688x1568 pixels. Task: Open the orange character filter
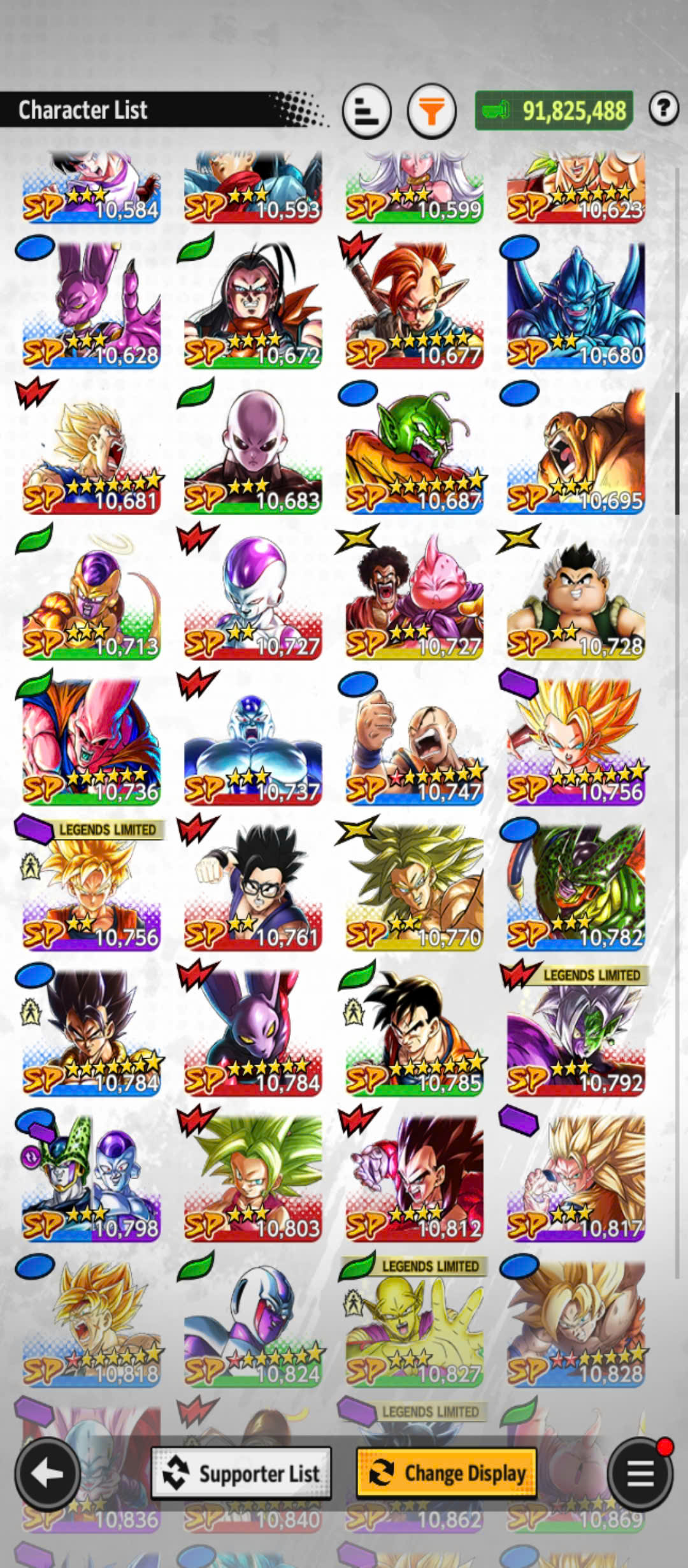point(432,112)
